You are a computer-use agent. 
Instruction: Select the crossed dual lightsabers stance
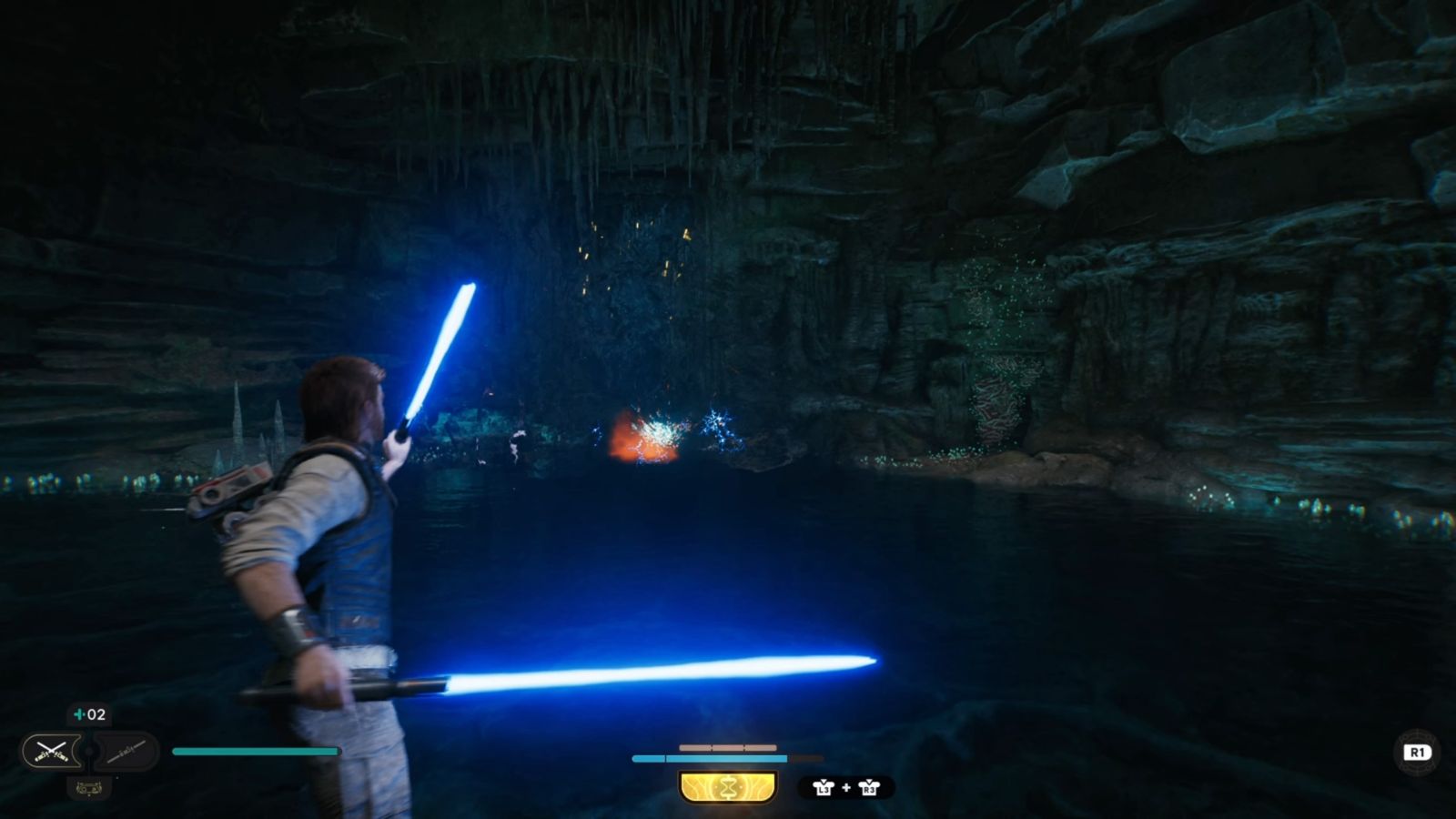(51, 751)
